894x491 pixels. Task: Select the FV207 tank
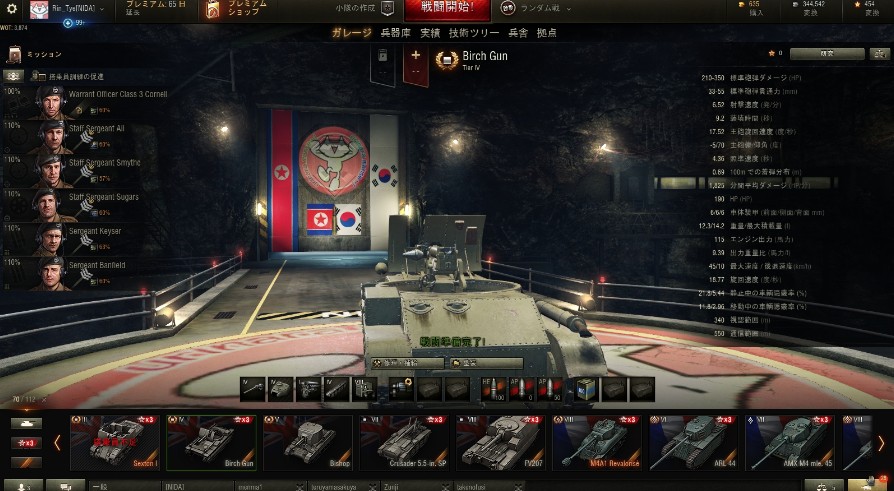(499, 441)
